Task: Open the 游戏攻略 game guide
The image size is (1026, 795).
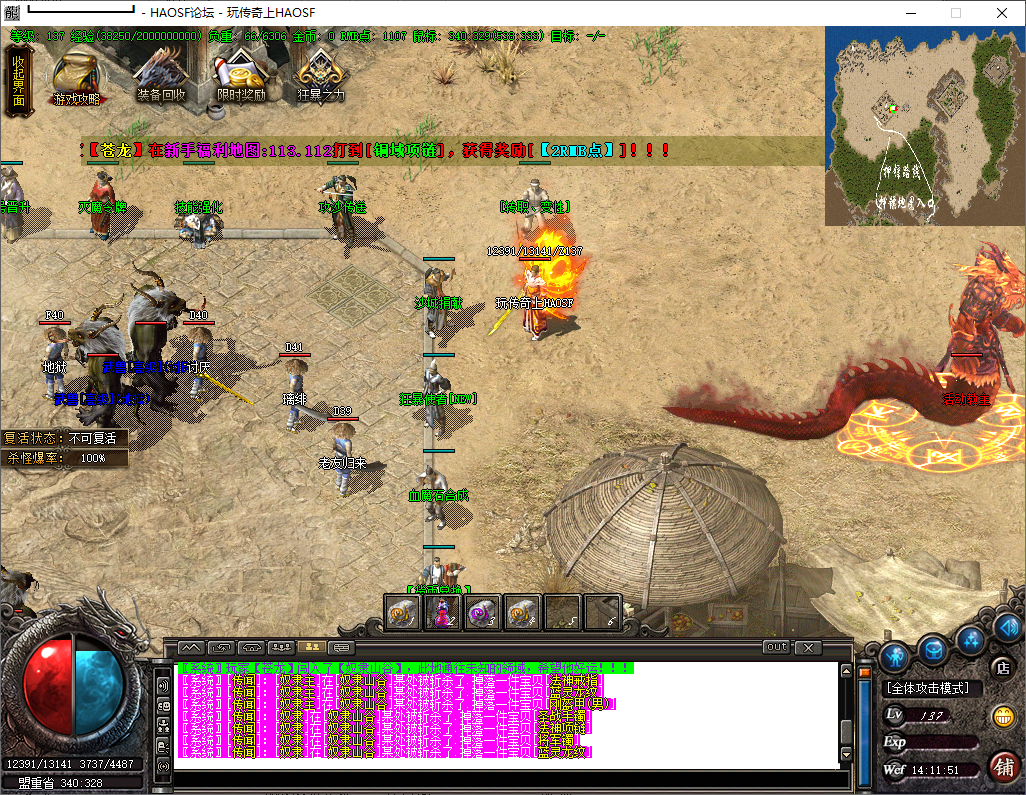Action: 76,75
